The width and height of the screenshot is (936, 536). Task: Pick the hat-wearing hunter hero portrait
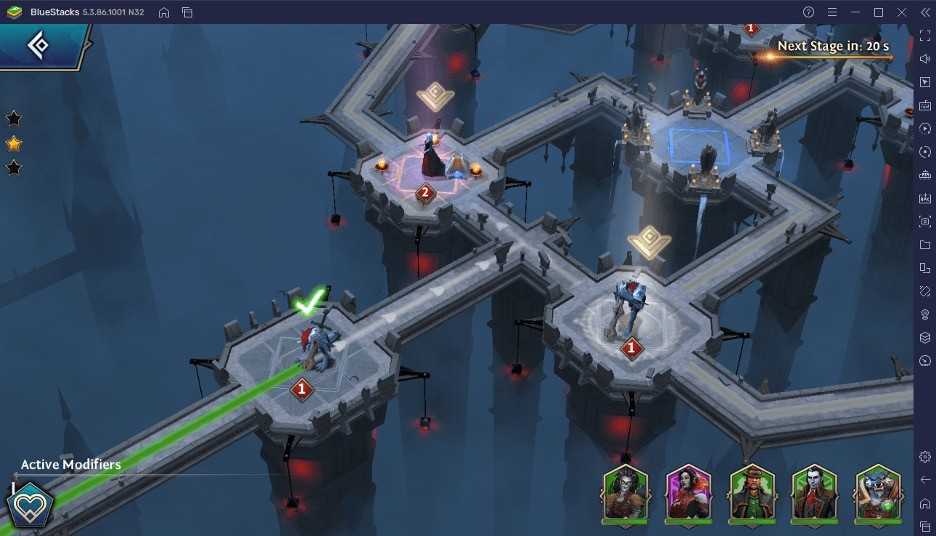[752, 493]
